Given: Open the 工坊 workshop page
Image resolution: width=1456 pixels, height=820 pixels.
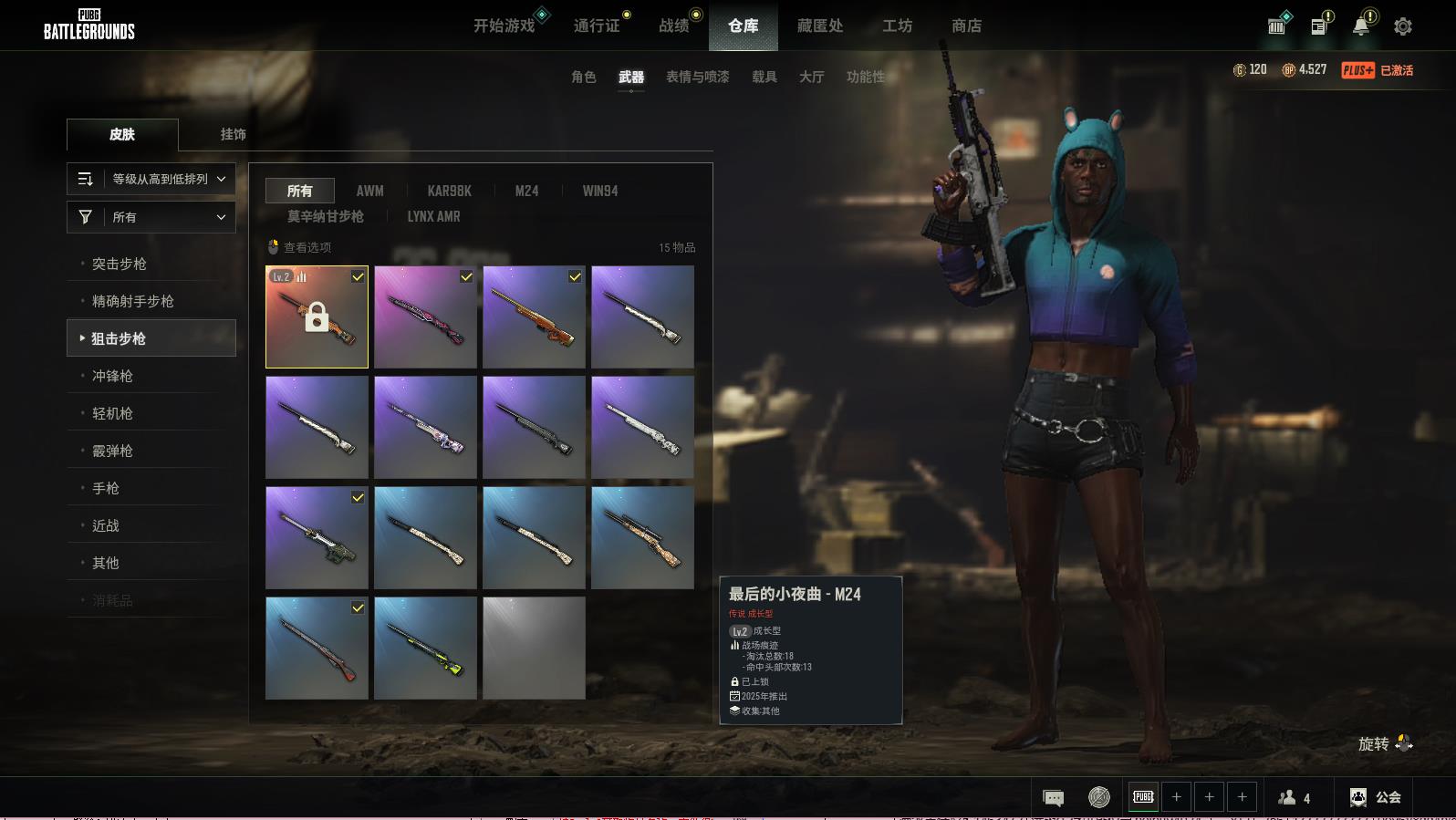Looking at the screenshot, I should [x=897, y=26].
